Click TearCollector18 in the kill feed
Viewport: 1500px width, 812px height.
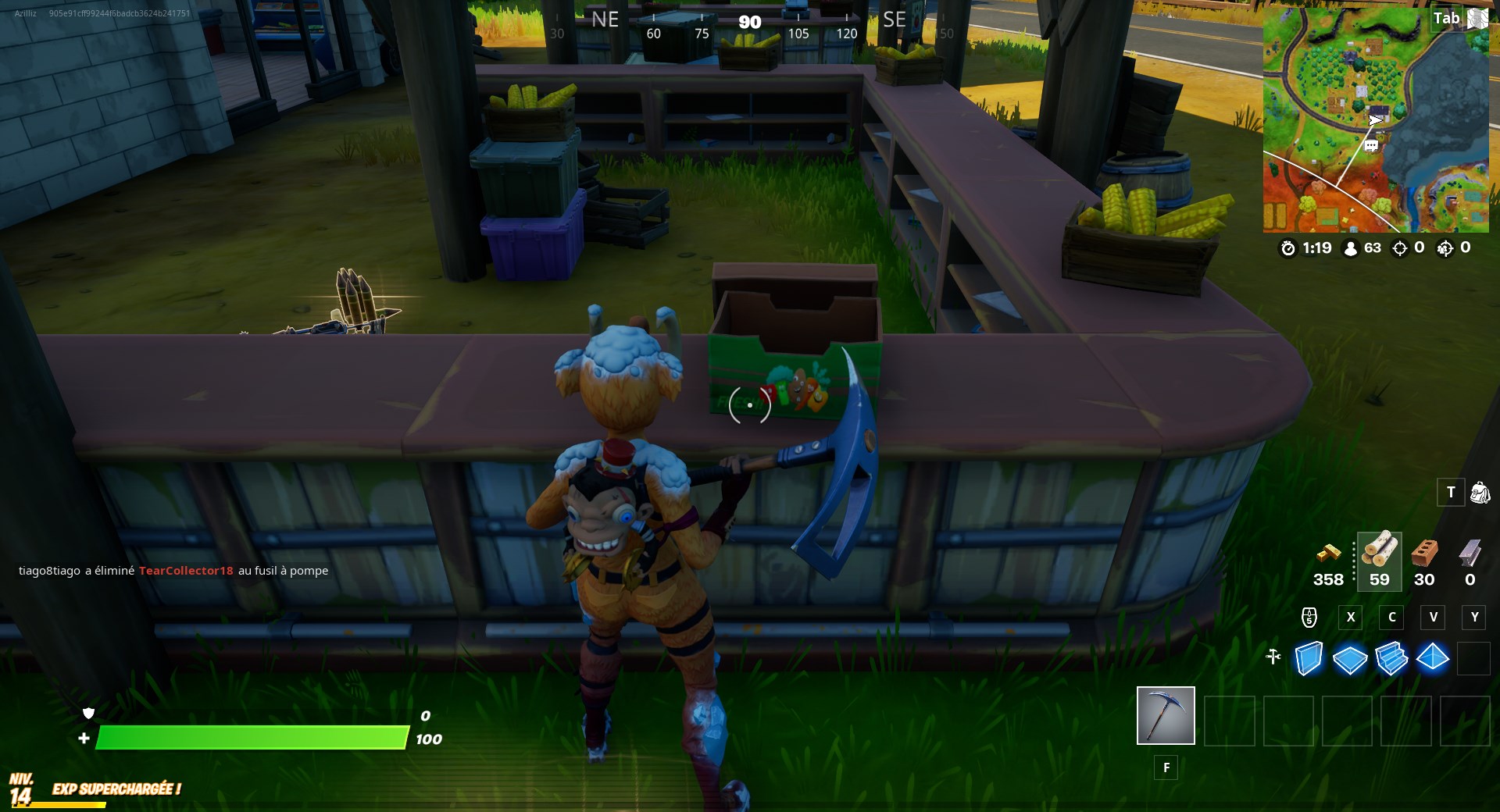coord(185,571)
